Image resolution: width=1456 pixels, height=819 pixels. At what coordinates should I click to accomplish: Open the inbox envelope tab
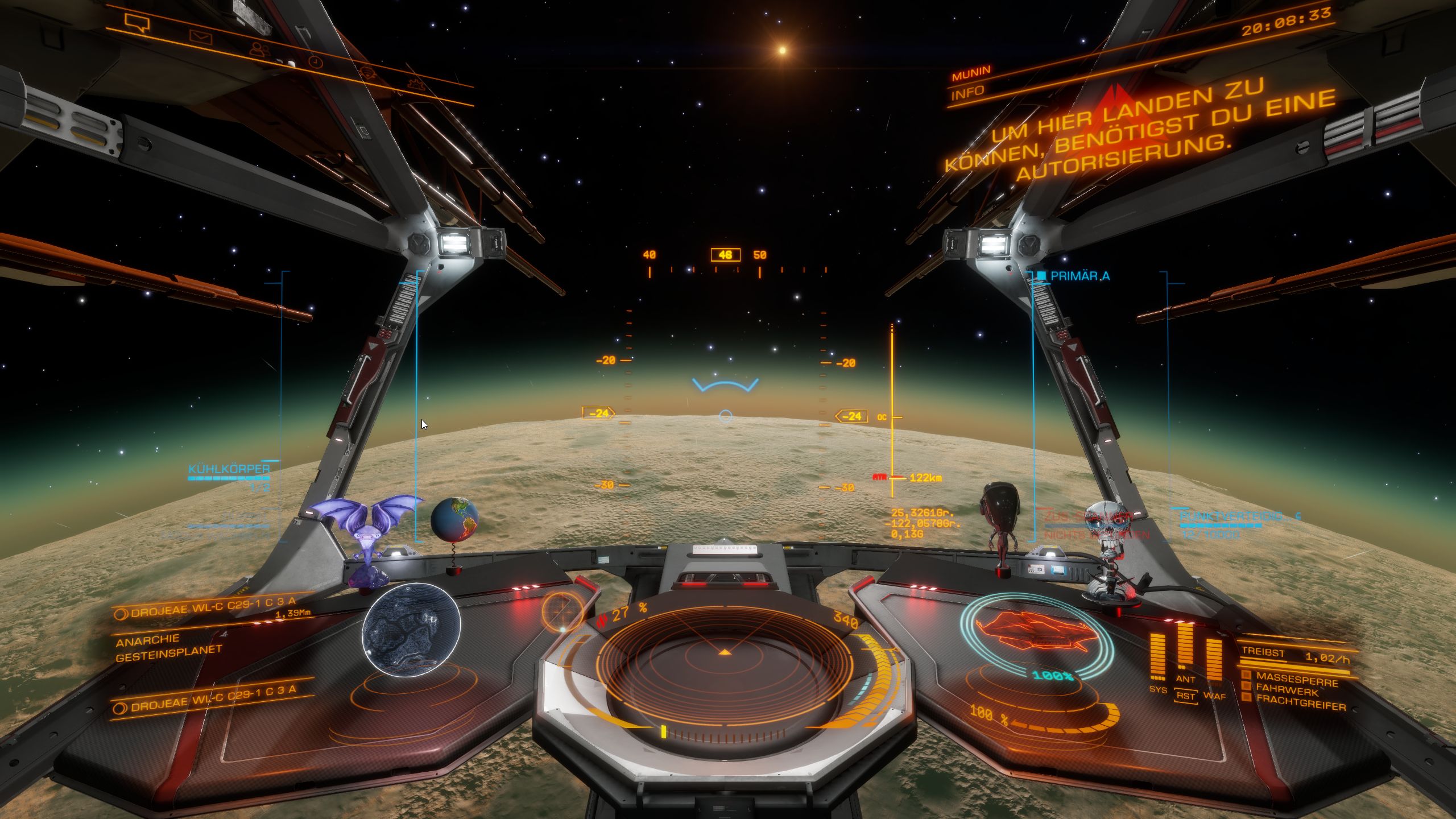[200, 38]
